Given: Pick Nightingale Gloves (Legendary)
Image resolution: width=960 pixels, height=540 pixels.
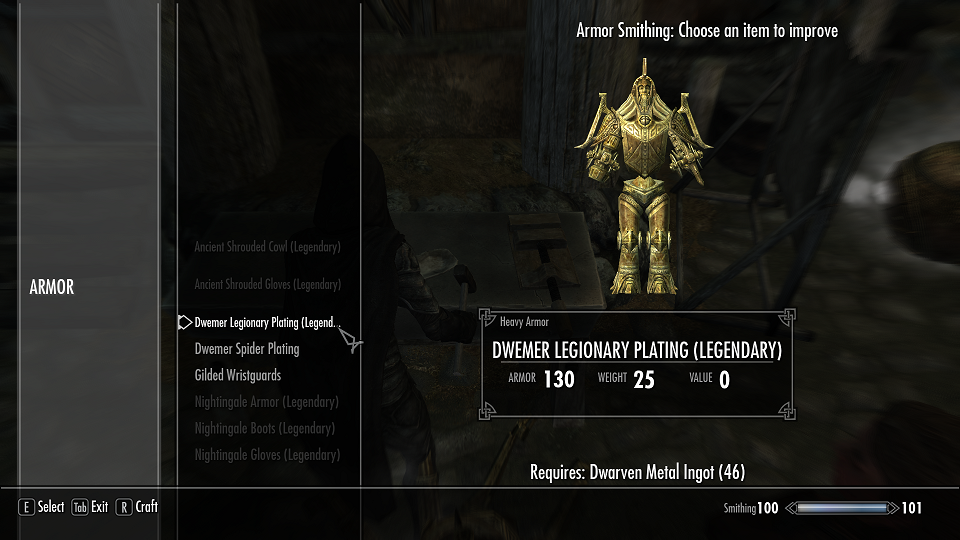Looking at the screenshot, I should (267, 455).
